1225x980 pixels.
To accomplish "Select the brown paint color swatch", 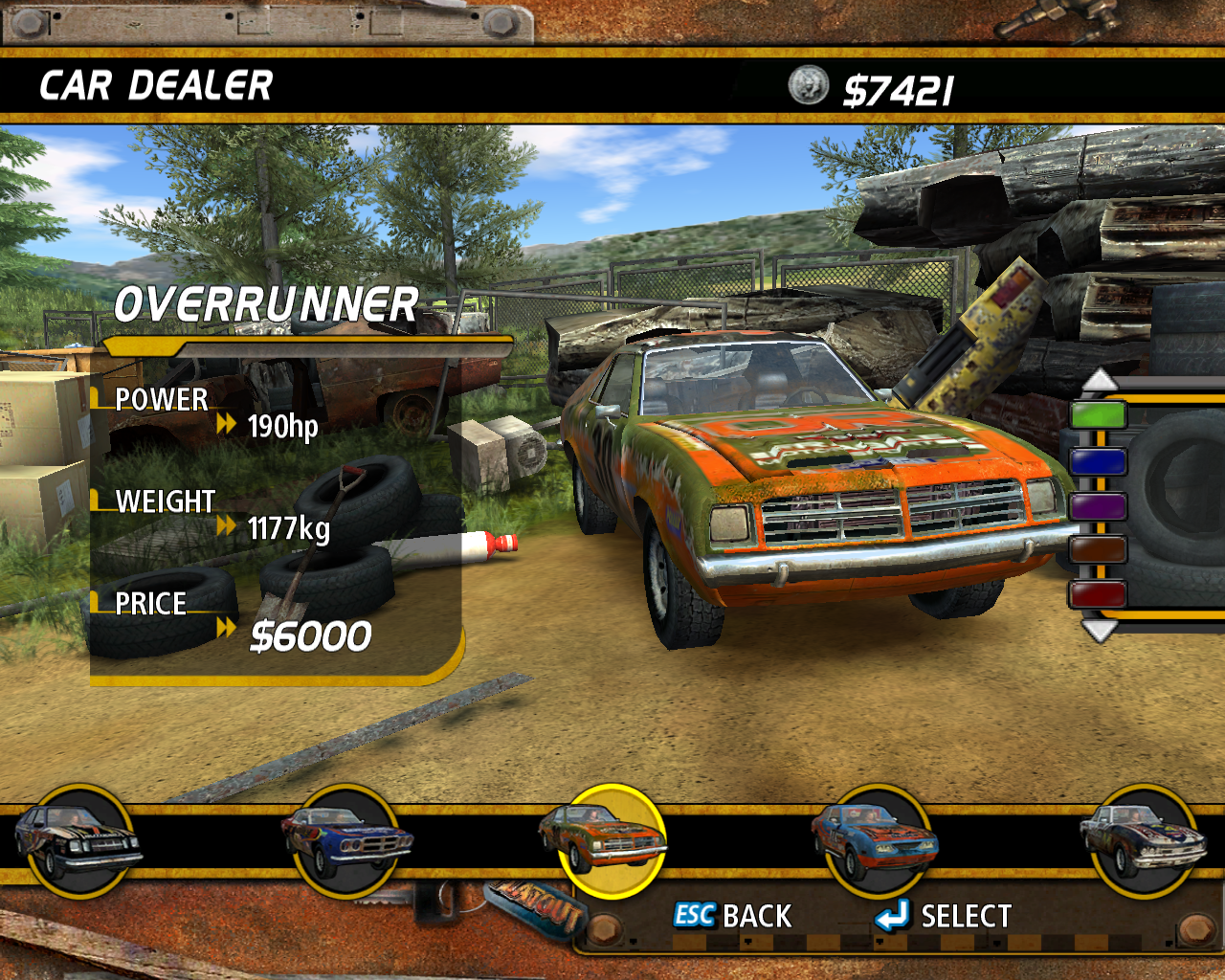I will click(1098, 550).
